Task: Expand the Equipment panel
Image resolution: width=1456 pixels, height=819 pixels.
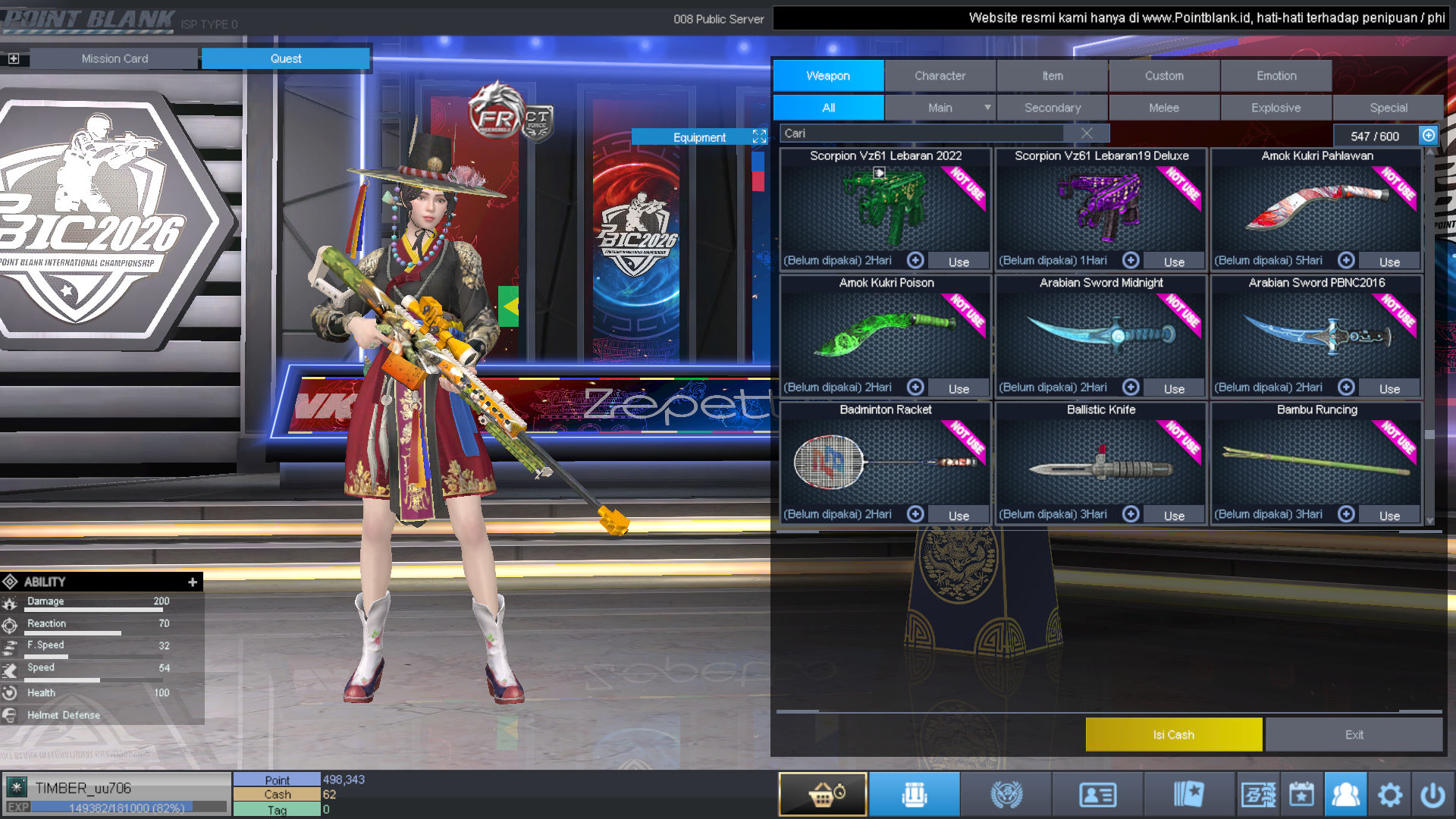Action: point(759,136)
